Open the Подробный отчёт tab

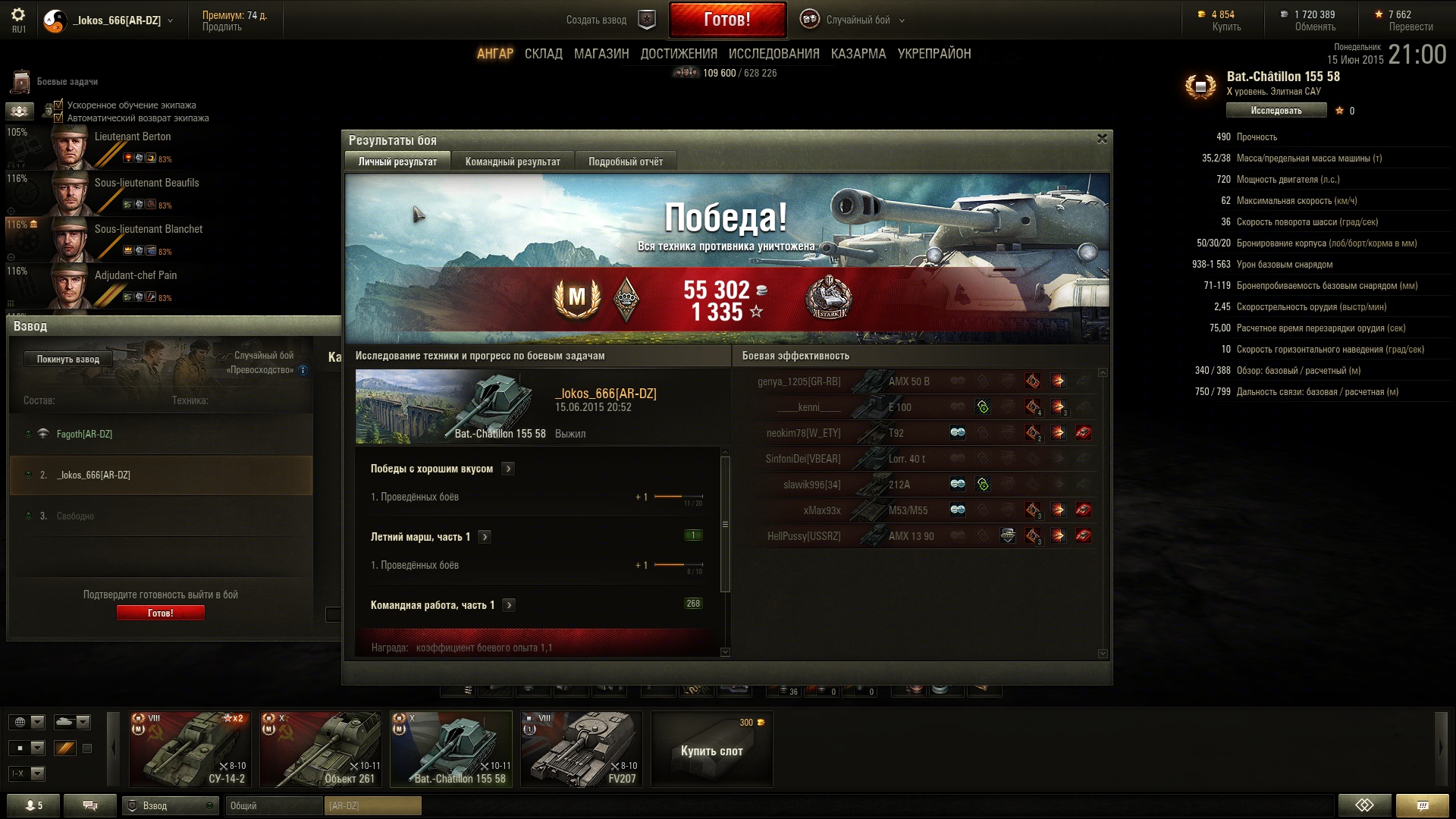(x=626, y=162)
